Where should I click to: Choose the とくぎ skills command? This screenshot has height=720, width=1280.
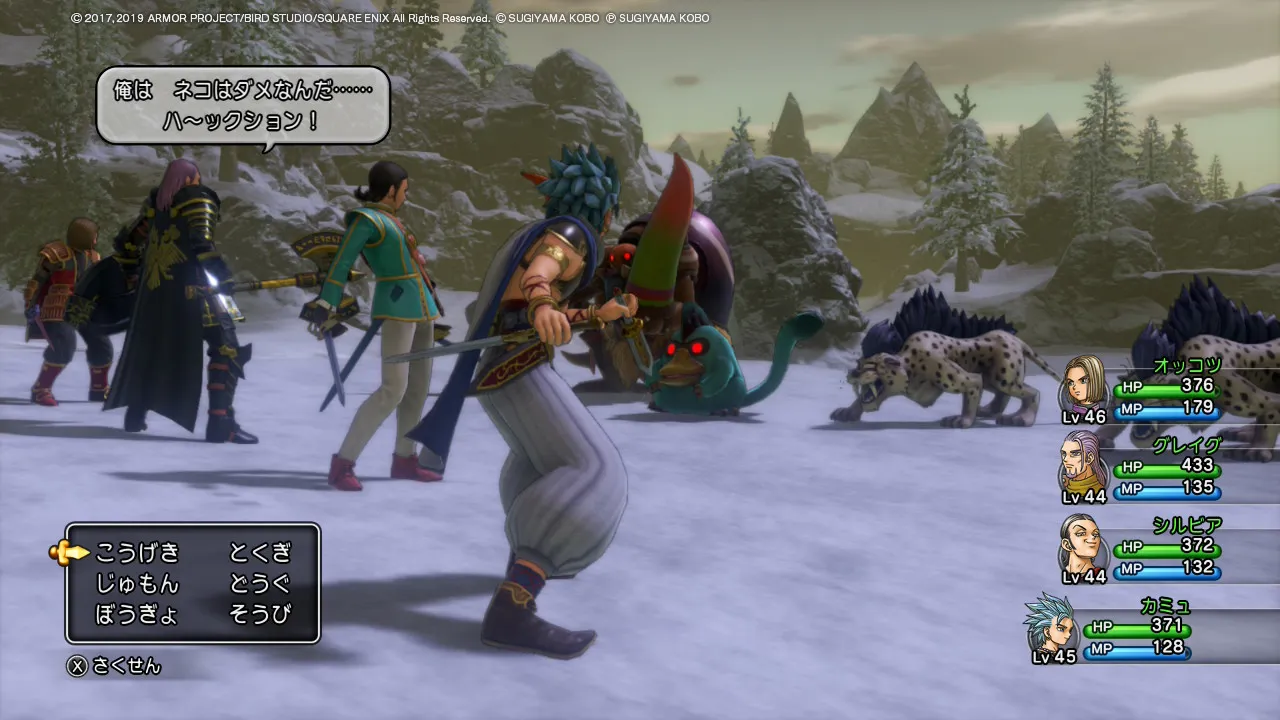click(260, 552)
